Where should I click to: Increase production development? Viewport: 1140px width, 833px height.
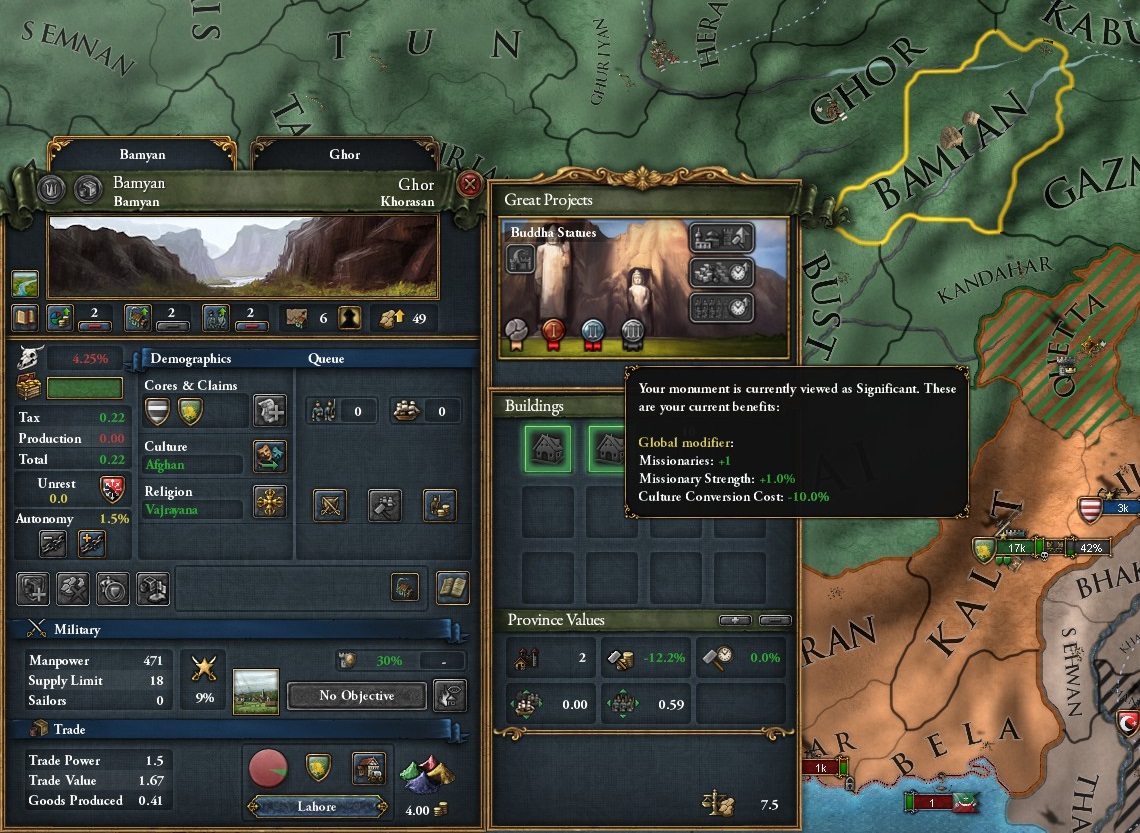tap(139, 318)
